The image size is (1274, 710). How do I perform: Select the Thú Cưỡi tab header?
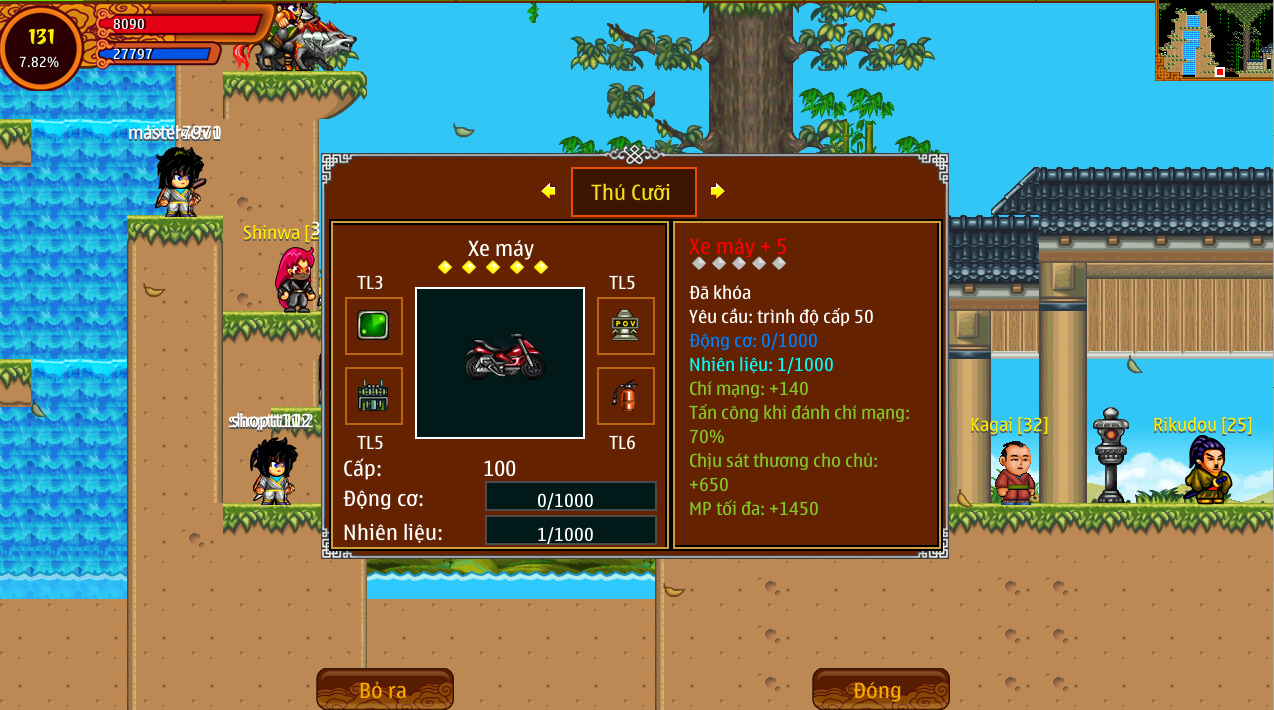[x=633, y=192]
